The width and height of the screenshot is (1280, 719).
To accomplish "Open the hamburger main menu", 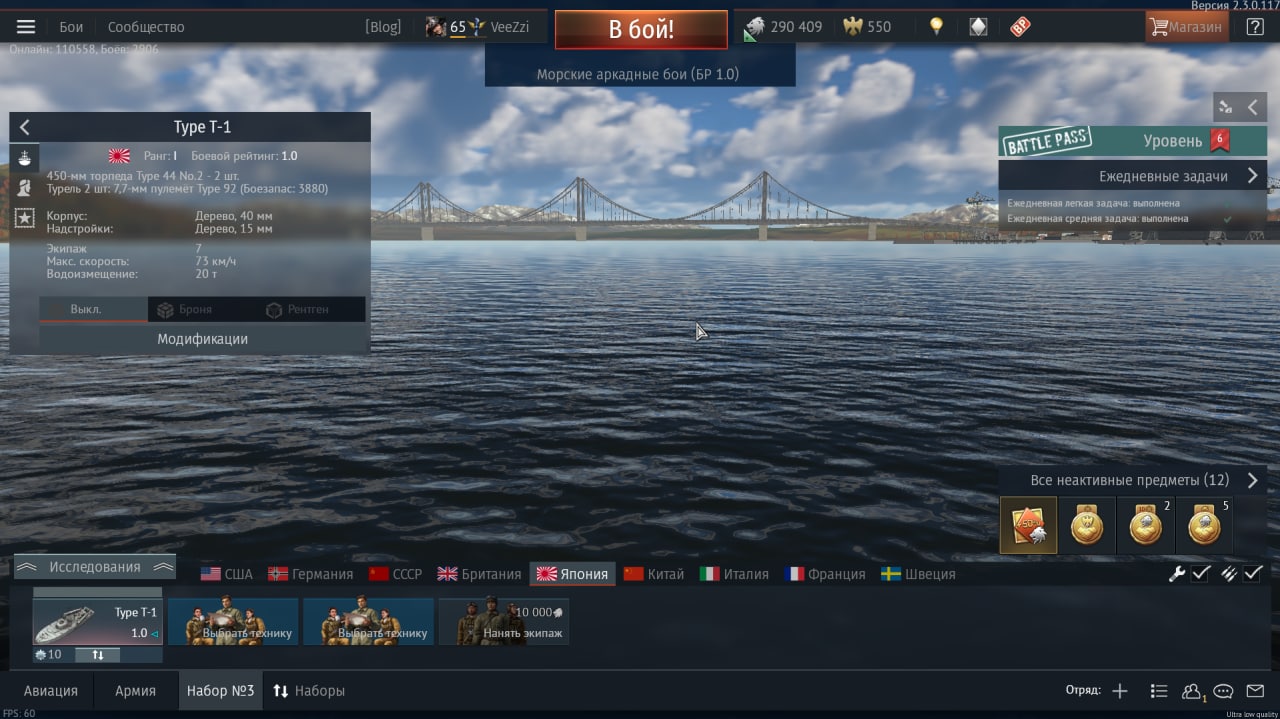I will tap(26, 27).
